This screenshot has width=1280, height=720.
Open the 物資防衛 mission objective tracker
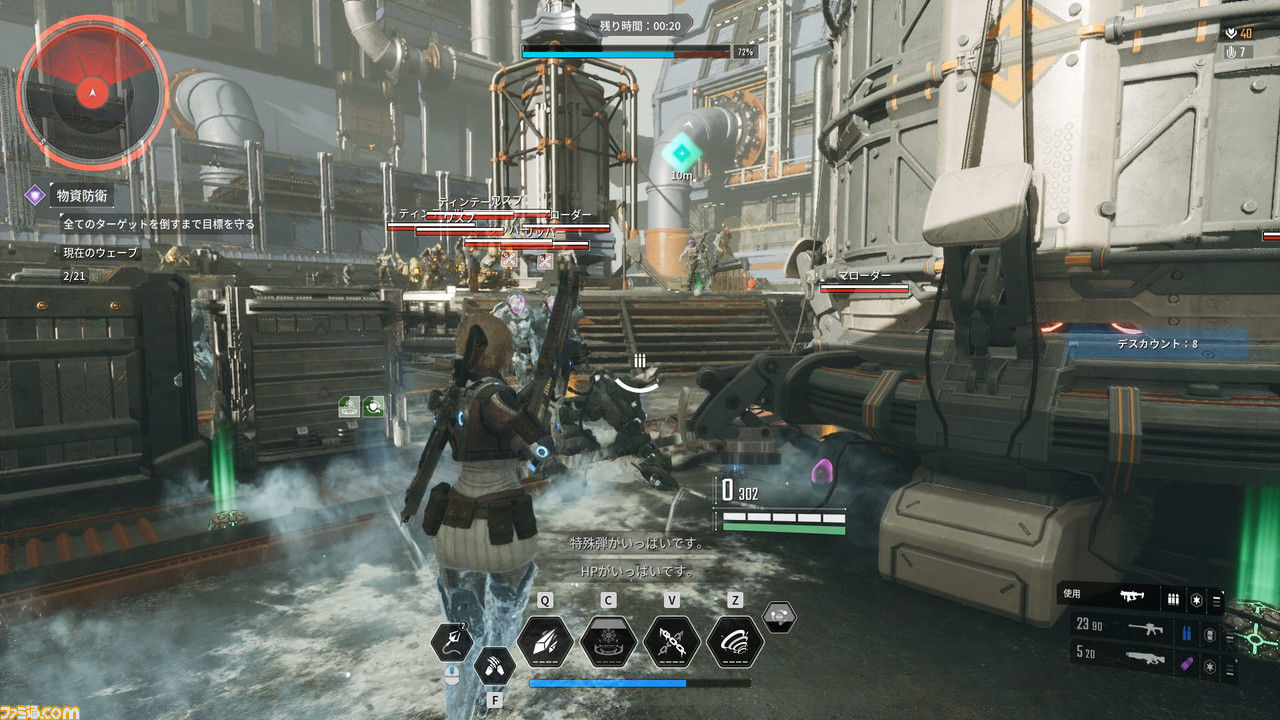(x=84, y=195)
